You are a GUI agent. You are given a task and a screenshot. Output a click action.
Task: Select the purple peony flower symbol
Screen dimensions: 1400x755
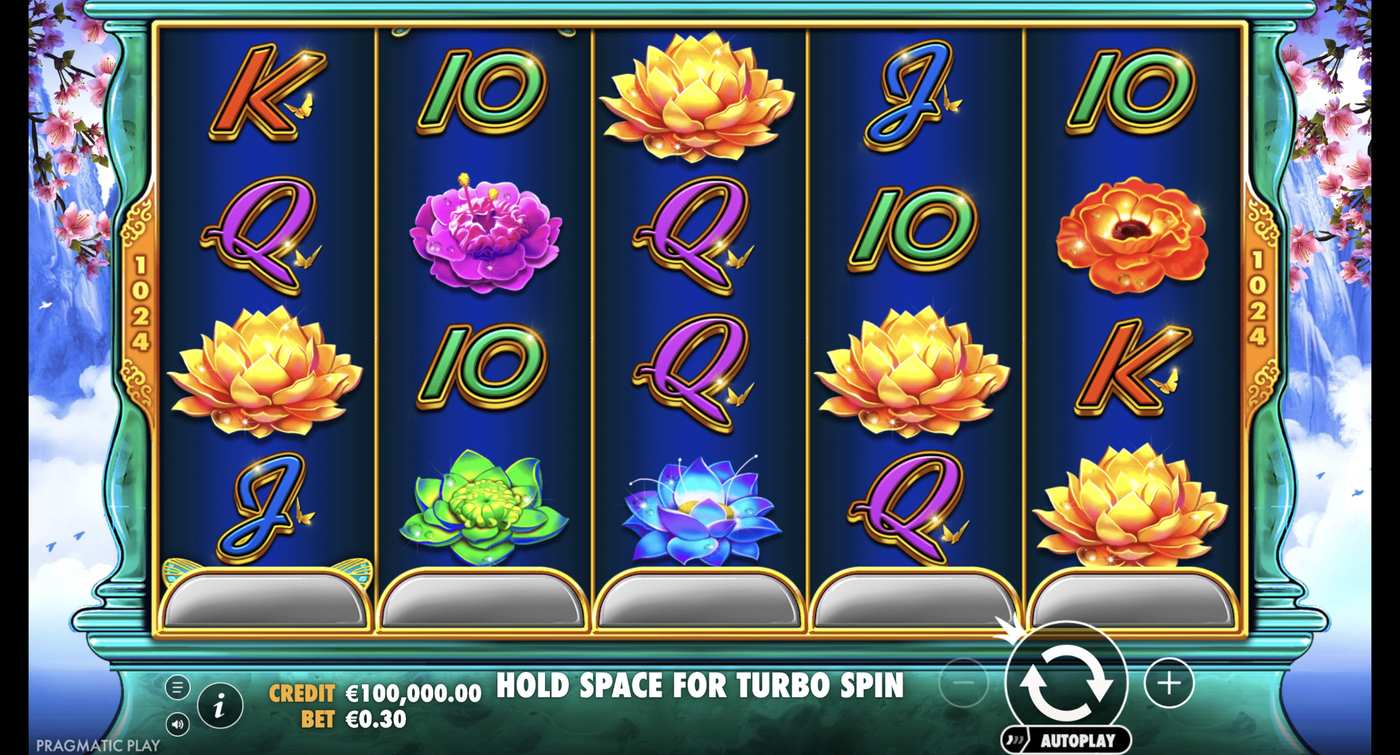[x=482, y=235]
